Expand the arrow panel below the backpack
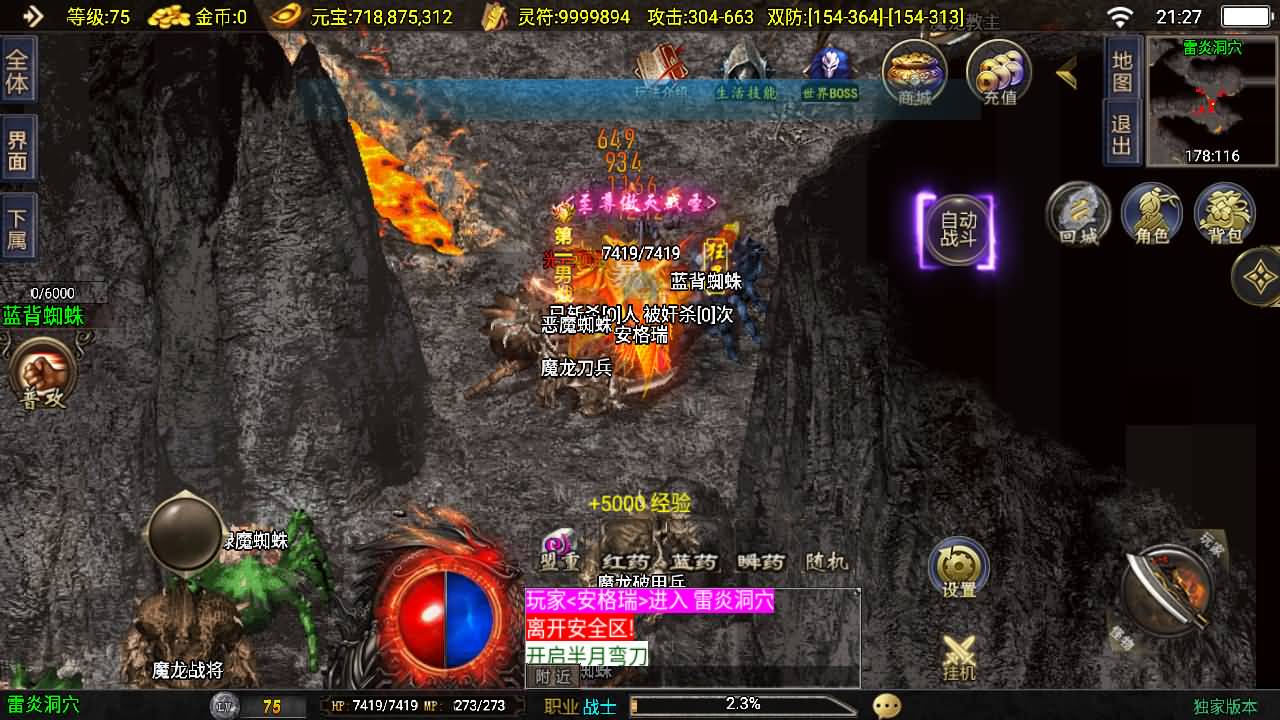1280x720 pixels. 1261,278
